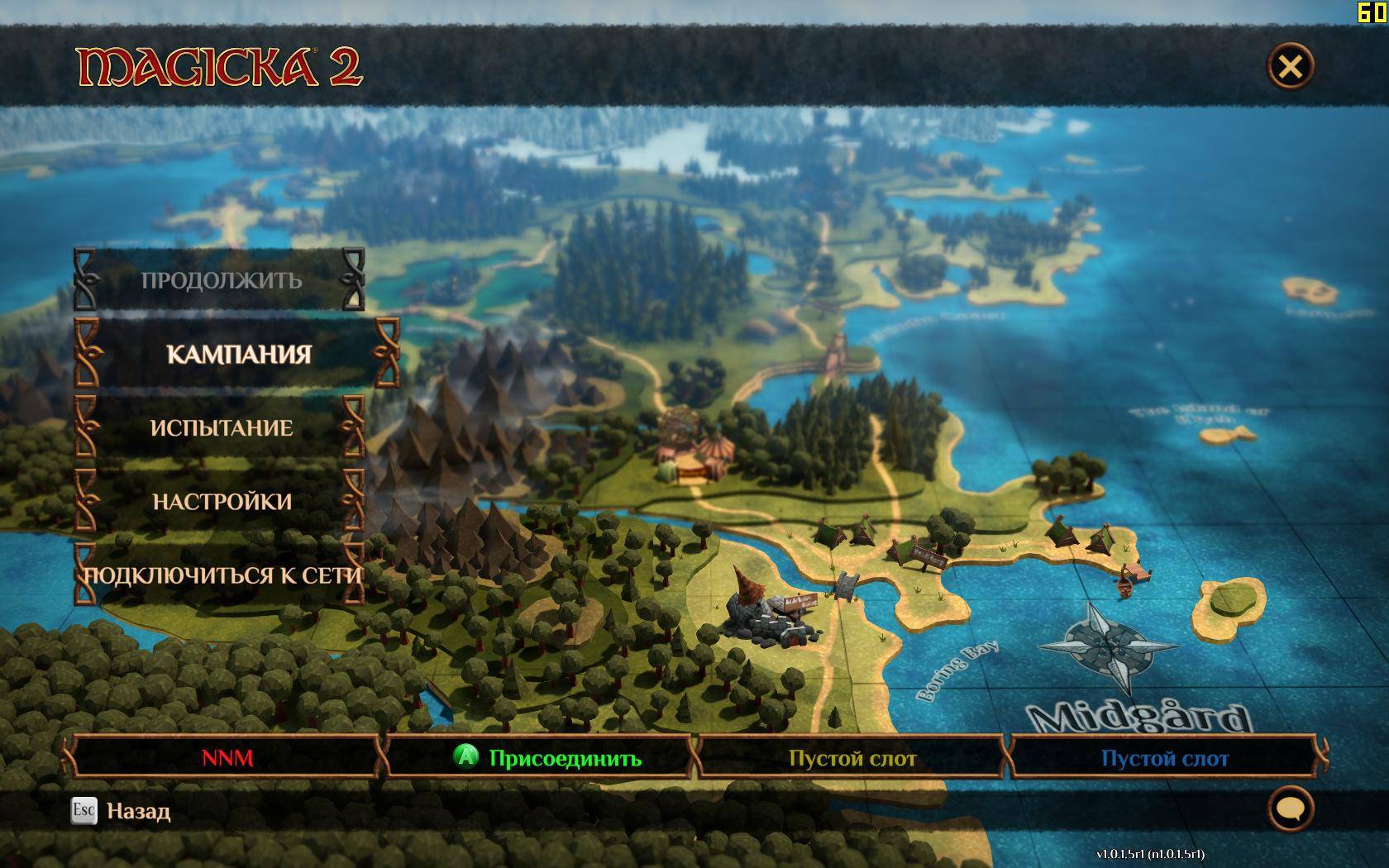1389x868 pixels.
Task: Select the Продолжить menu entry
Action: click(221, 280)
